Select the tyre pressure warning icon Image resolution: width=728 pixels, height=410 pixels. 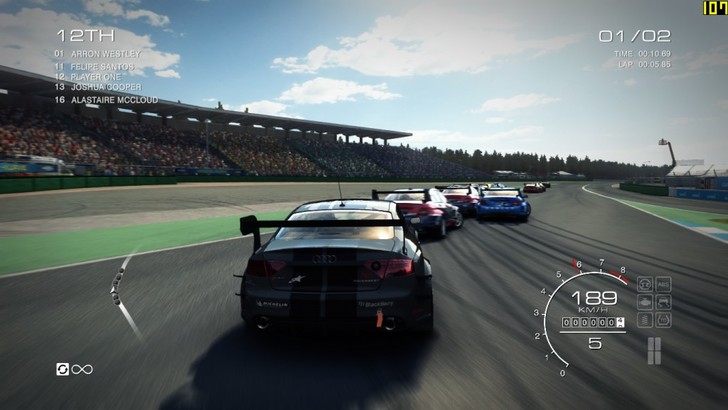tap(663, 319)
